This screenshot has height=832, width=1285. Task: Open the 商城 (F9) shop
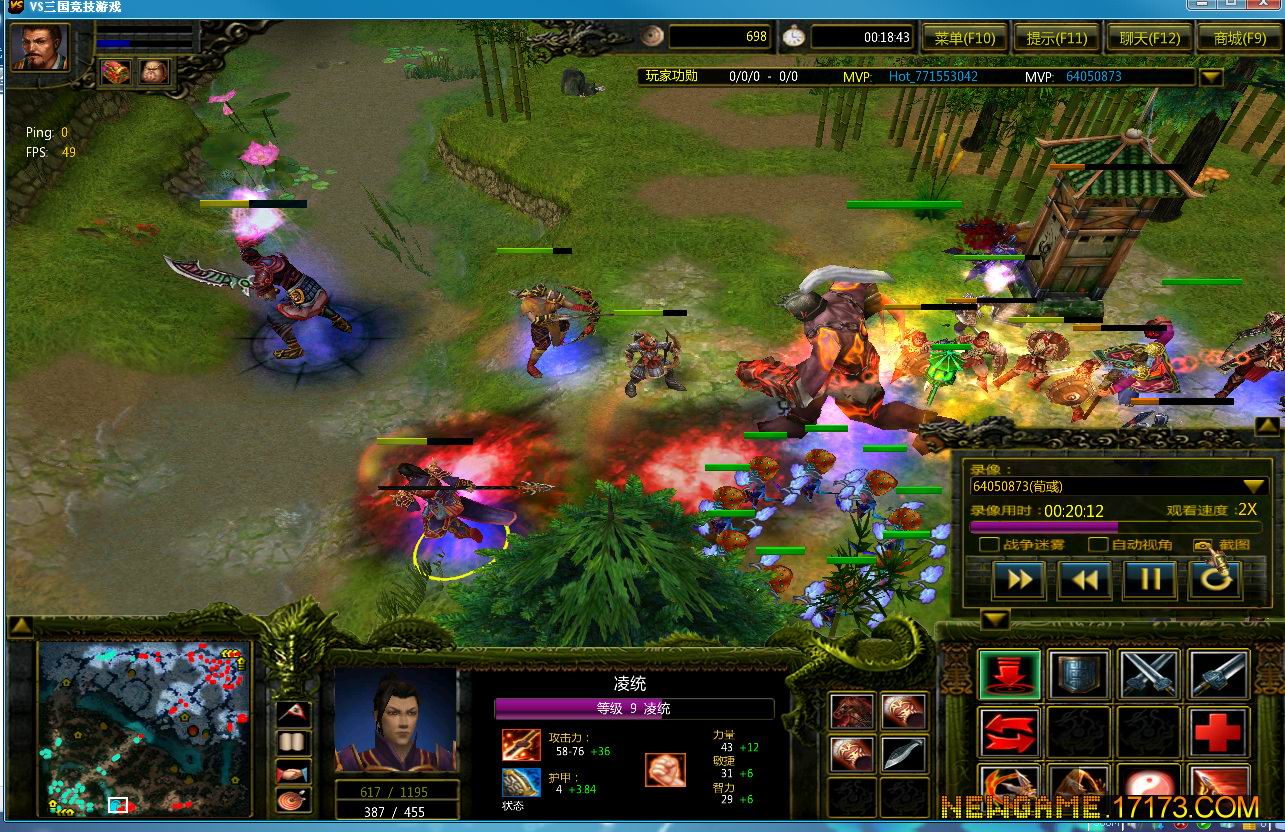click(1239, 38)
